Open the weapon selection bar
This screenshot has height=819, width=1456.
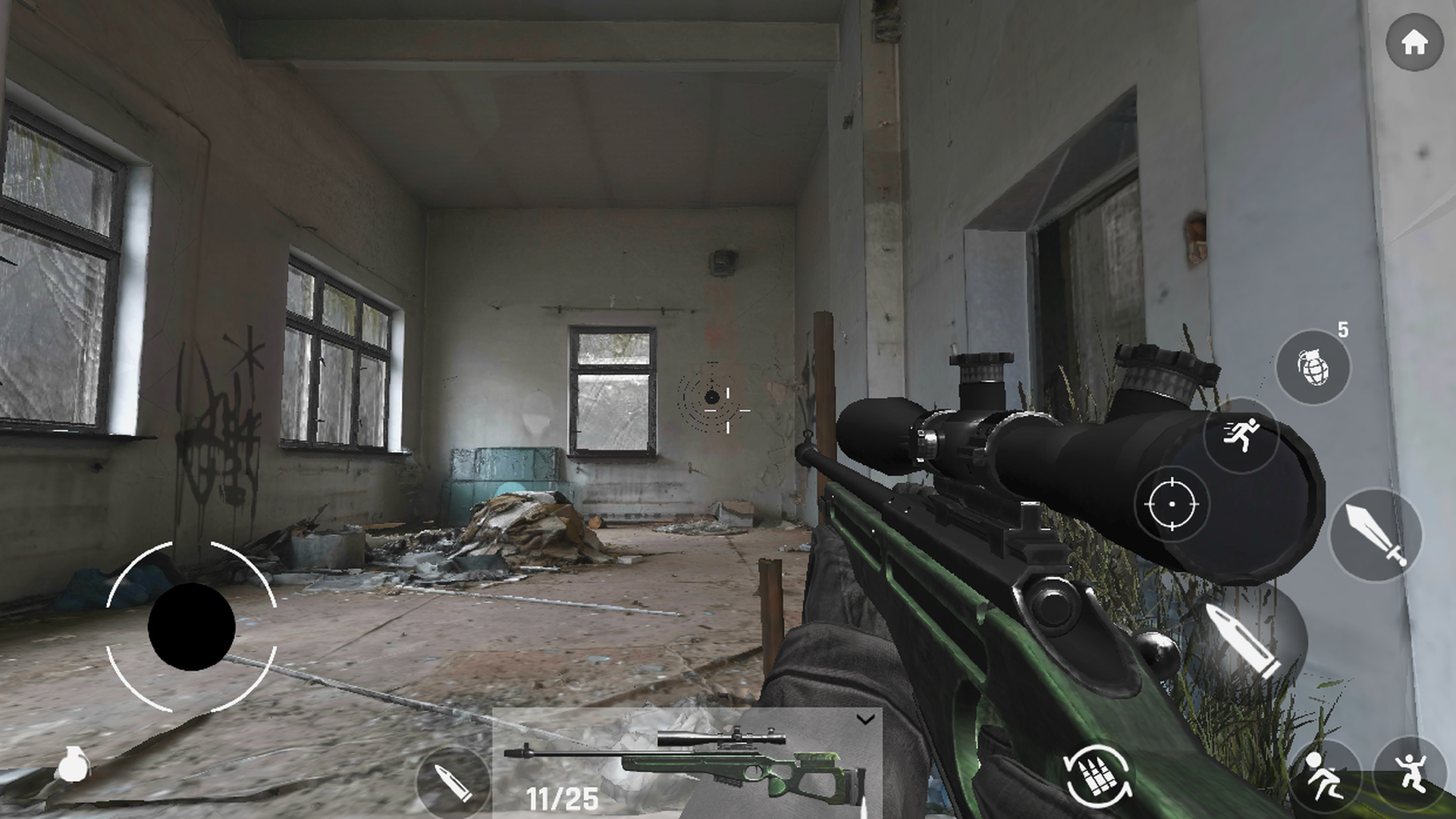(686, 762)
